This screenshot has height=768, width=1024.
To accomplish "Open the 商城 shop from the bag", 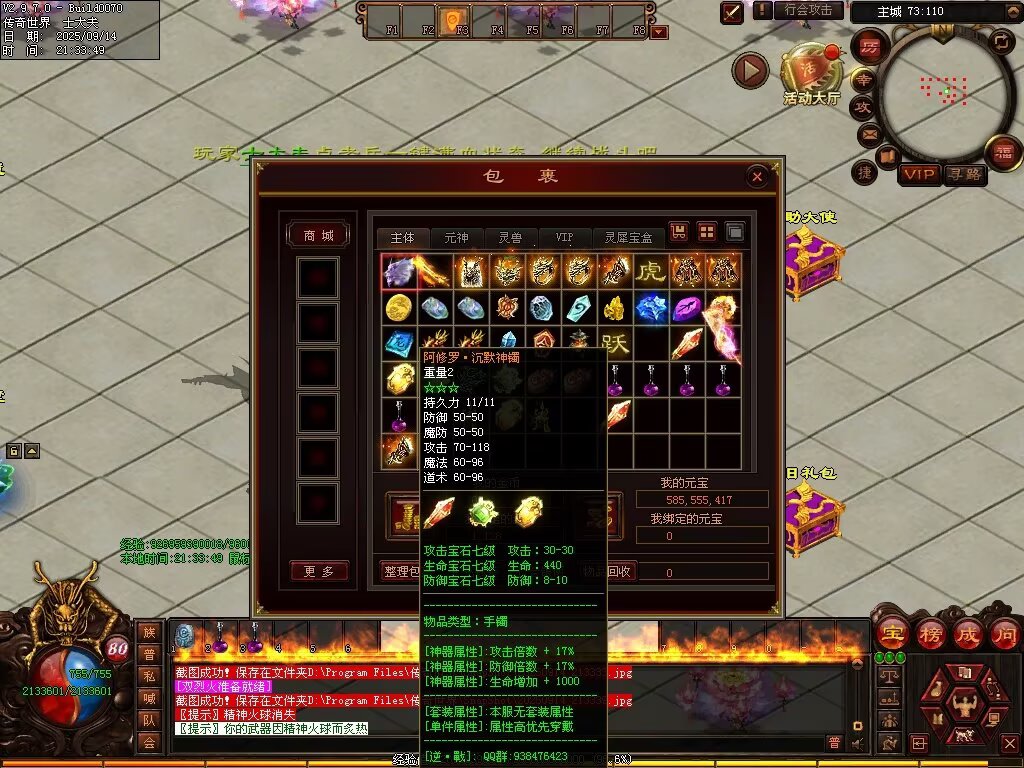I will (318, 235).
